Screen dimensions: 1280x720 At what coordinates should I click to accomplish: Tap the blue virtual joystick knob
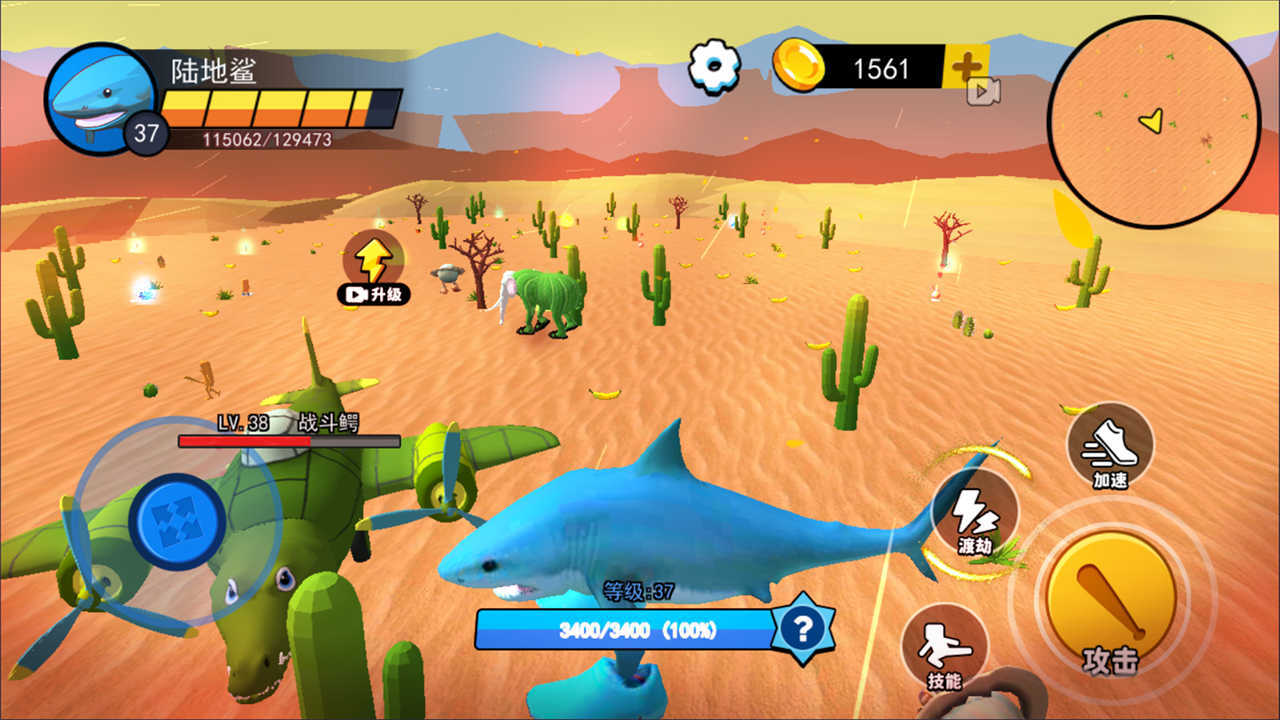click(177, 521)
